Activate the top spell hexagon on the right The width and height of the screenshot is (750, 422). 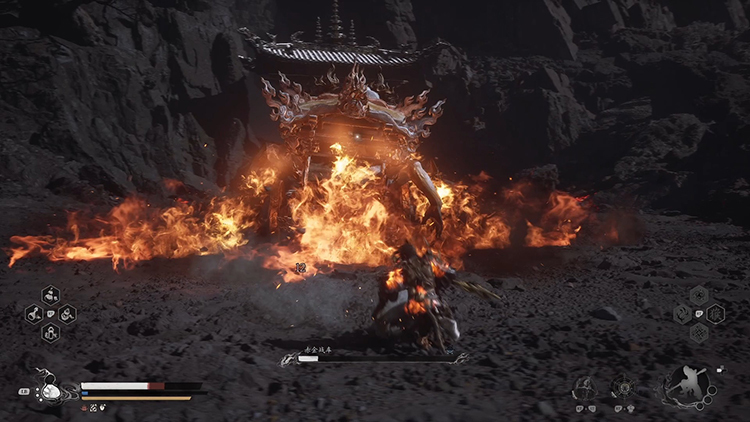coord(699,294)
